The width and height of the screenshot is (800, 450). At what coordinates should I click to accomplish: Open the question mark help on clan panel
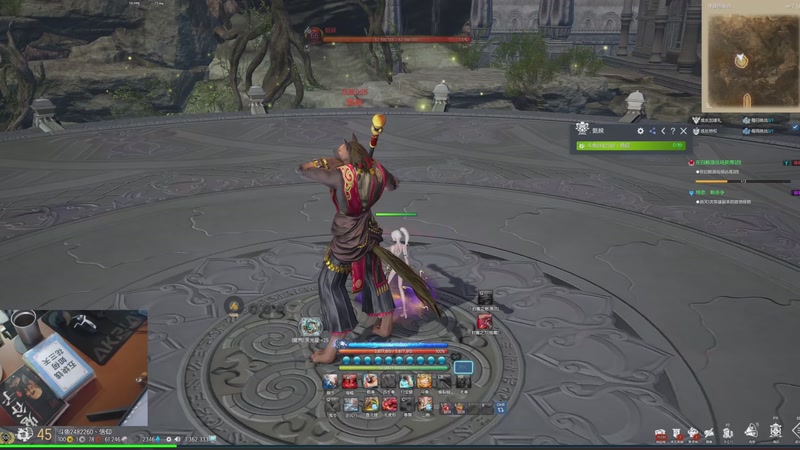click(x=673, y=131)
